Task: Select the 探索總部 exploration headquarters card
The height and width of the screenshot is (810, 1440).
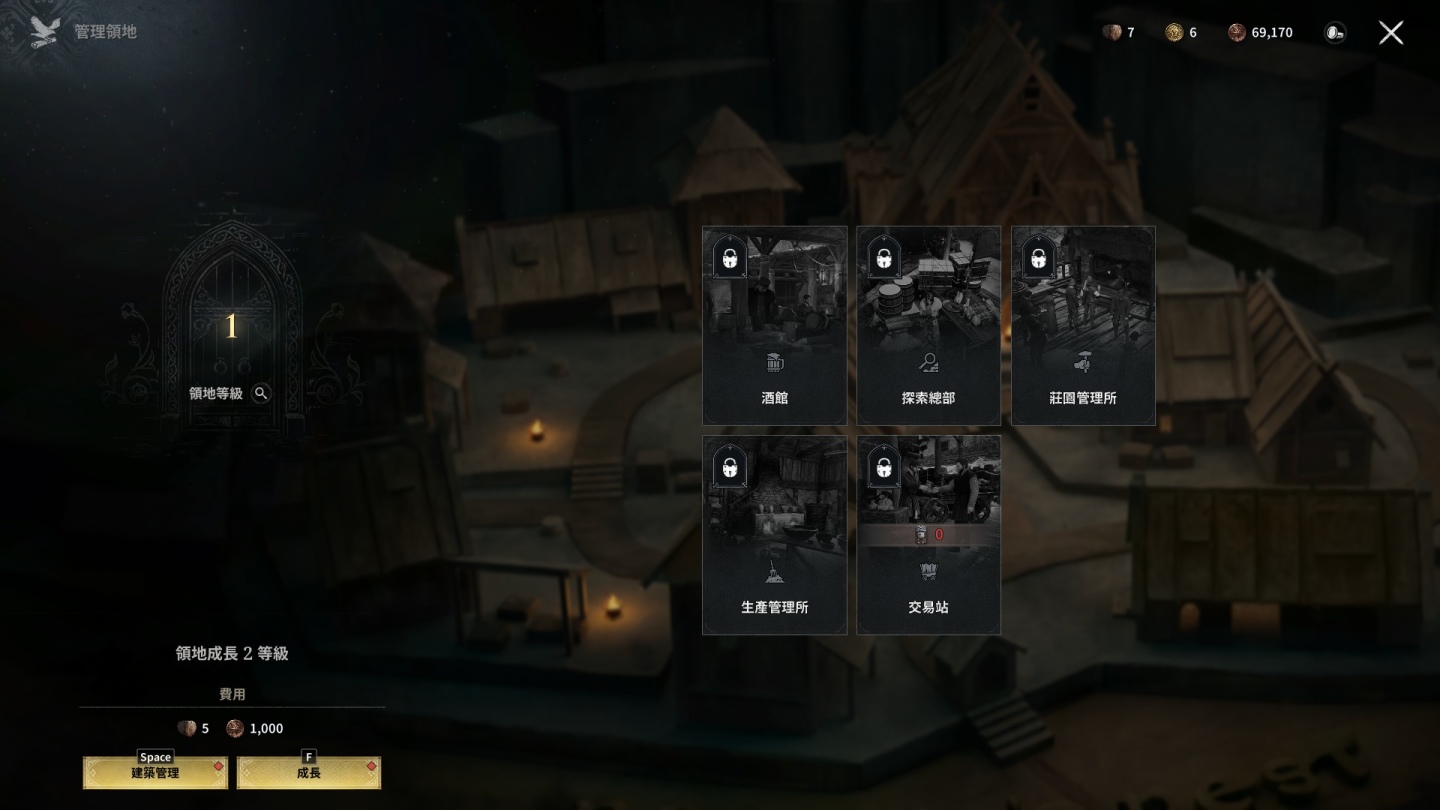Action: tap(929, 326)
